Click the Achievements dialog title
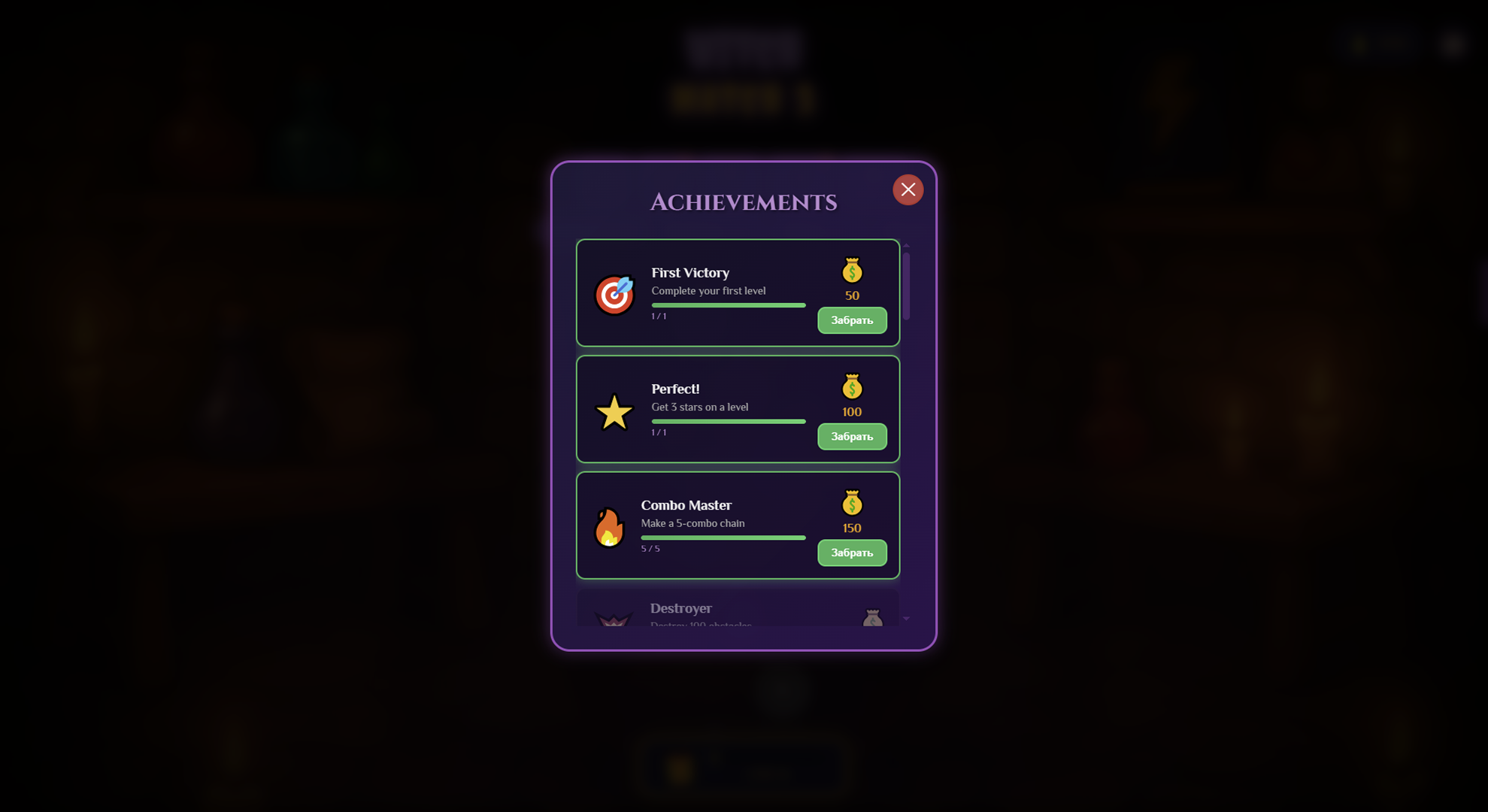The image size is (1488, 812). [744, 201]
